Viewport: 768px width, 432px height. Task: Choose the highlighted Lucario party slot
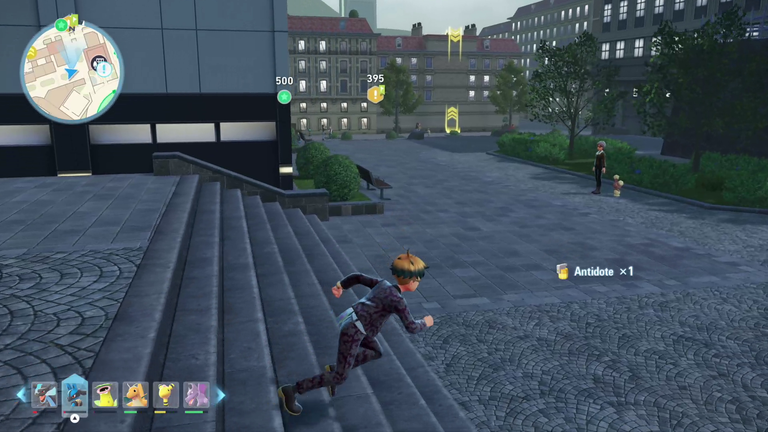coord(75,395)
